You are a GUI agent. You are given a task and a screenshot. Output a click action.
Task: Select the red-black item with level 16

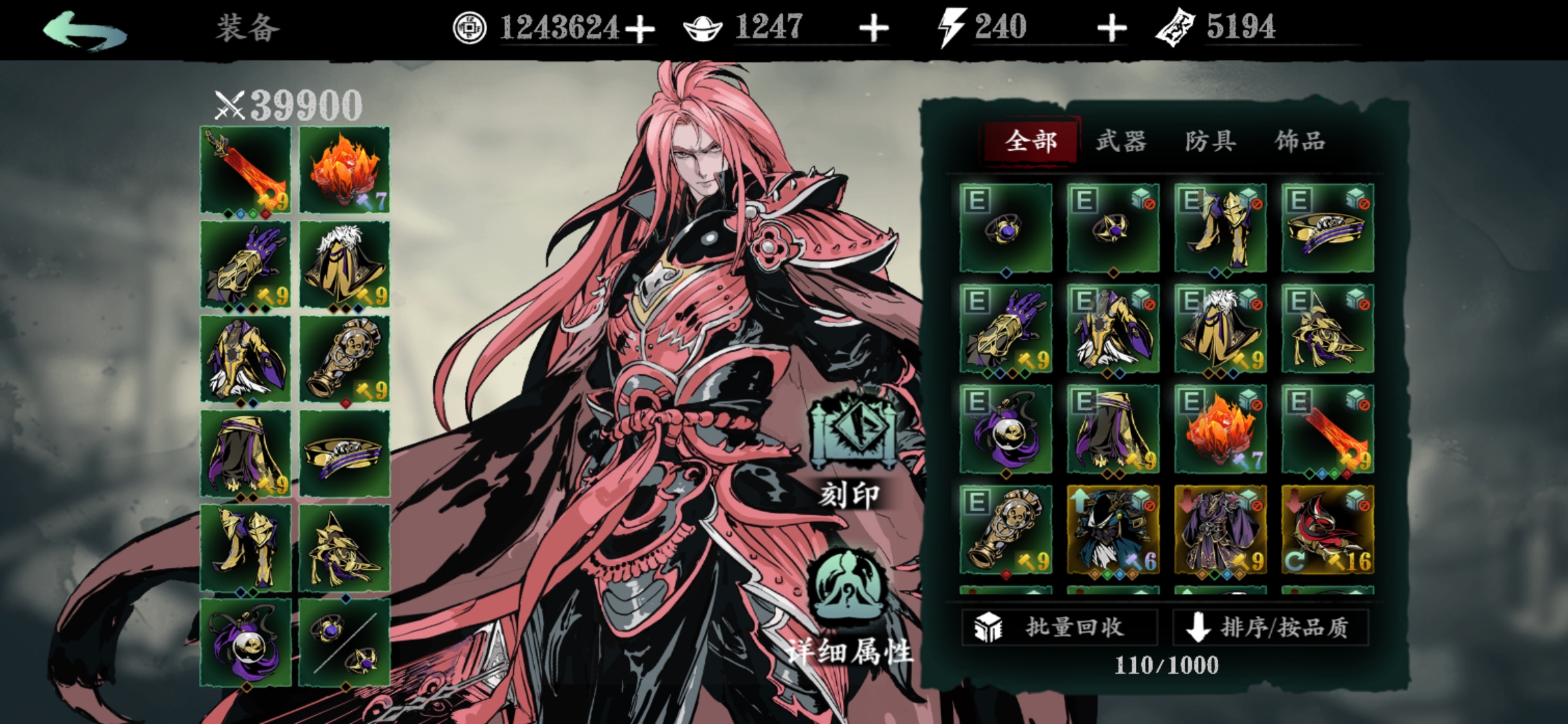point(1327,530)
